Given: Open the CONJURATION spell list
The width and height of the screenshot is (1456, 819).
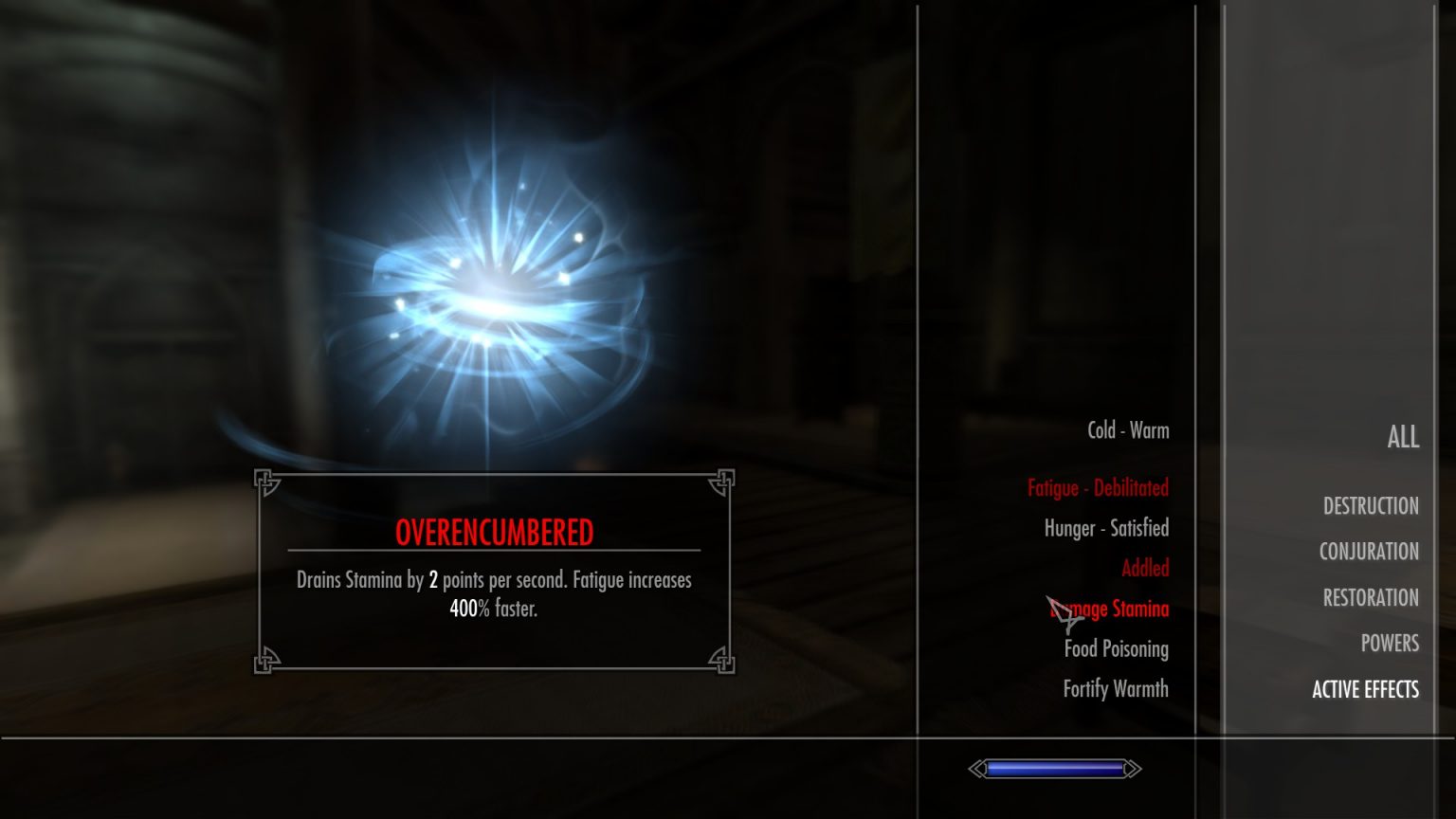Looking at the screenshot, I should click(x=1369, y=552).
